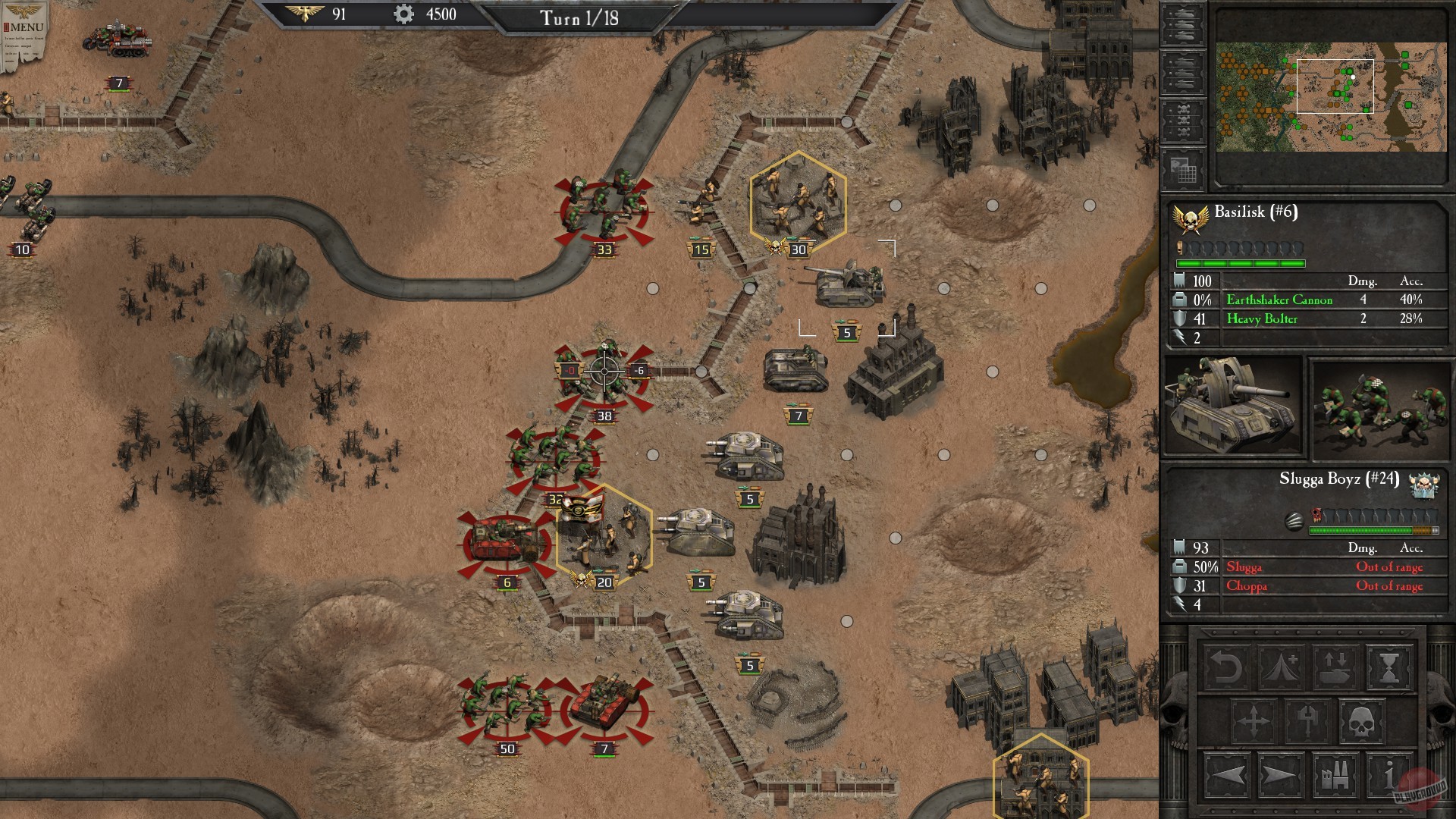Viewport: 1456px width, 819px height.
Task: Click the viewport rectangle on the minimap
Action: click(x=1335, y=85)
